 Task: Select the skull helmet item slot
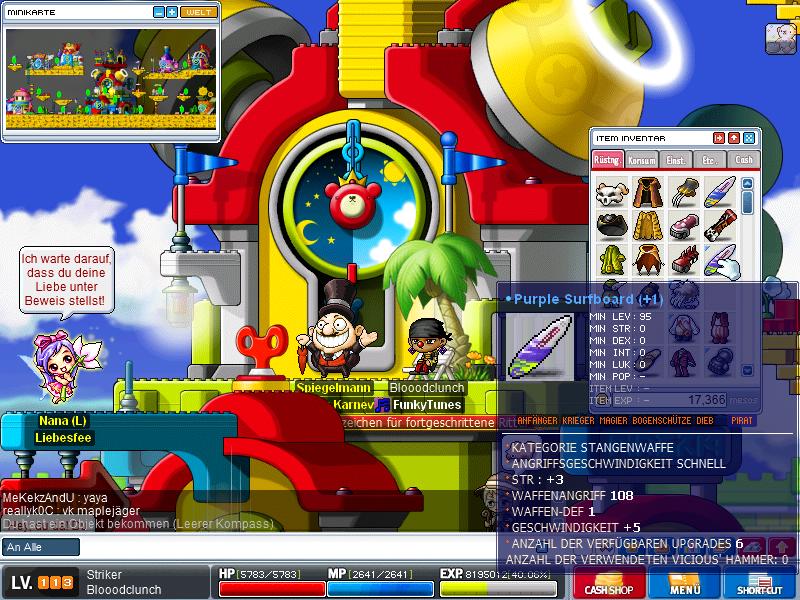click(612, 191)
